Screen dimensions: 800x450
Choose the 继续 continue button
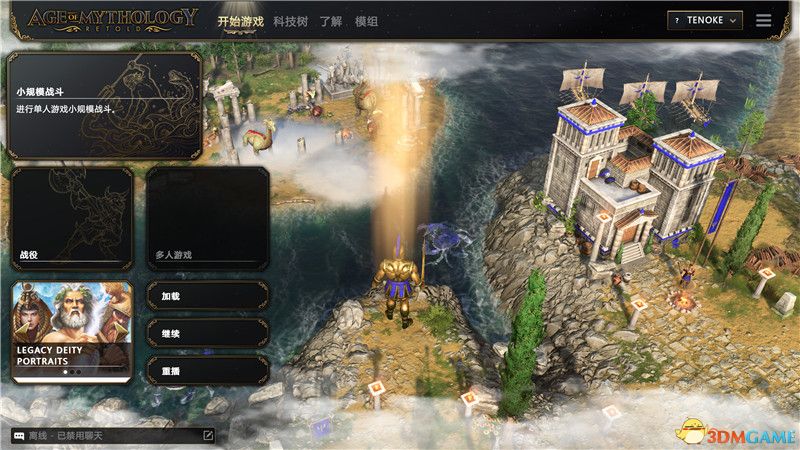pos(208,333)
